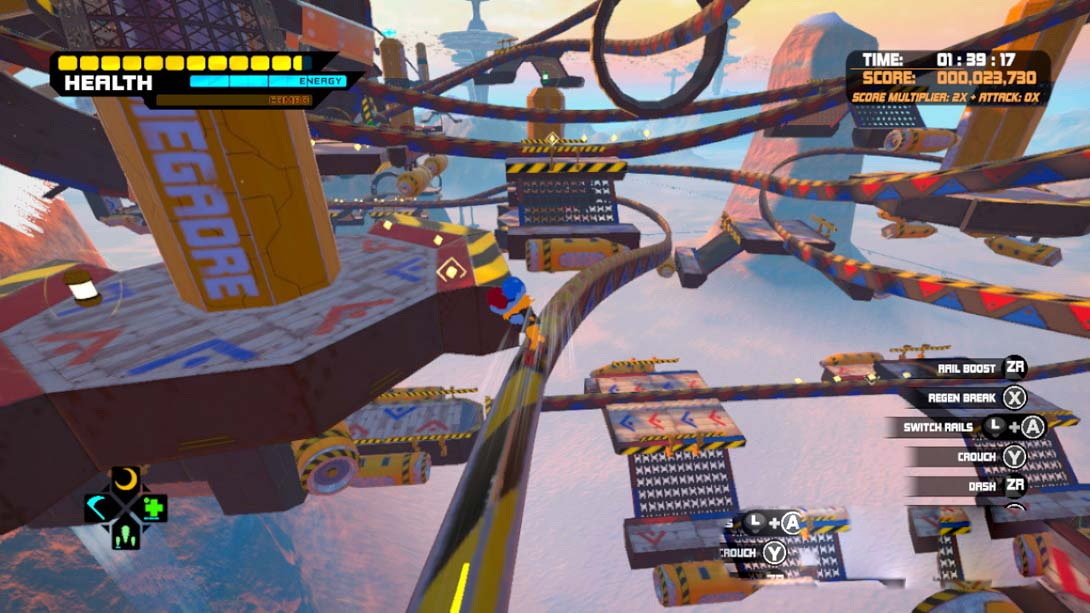Viewport: 1090px width, 613px height.
Task: Select the yellow crescent moon ability
Action: 125,481
